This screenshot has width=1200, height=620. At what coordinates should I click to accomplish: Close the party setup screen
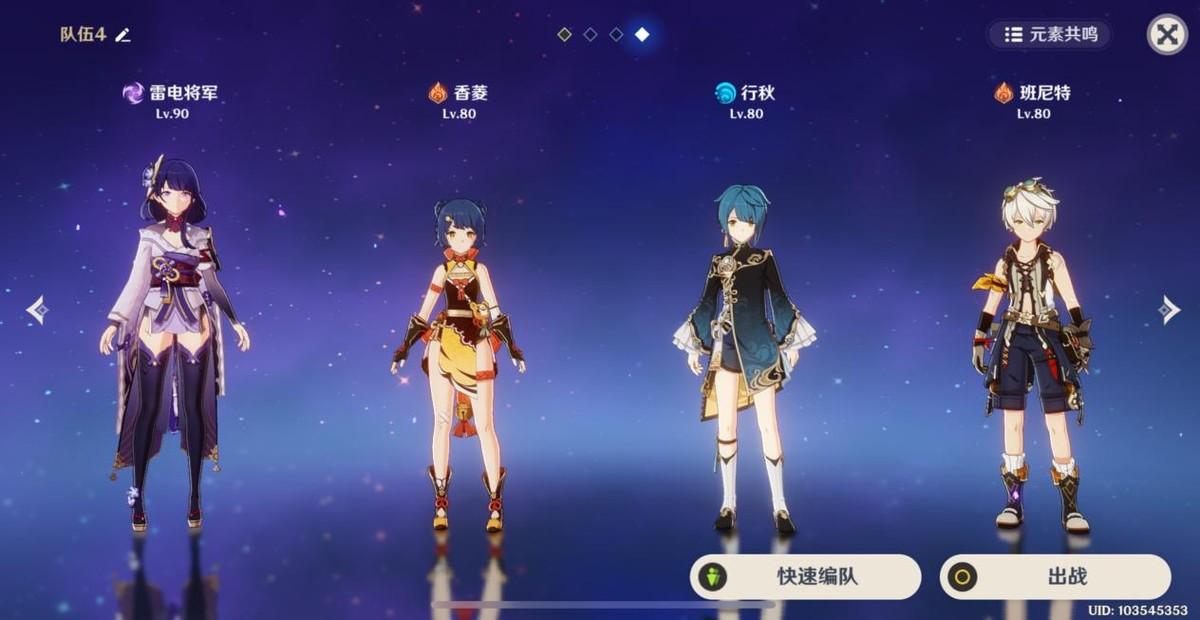(x=1166, y=35)
